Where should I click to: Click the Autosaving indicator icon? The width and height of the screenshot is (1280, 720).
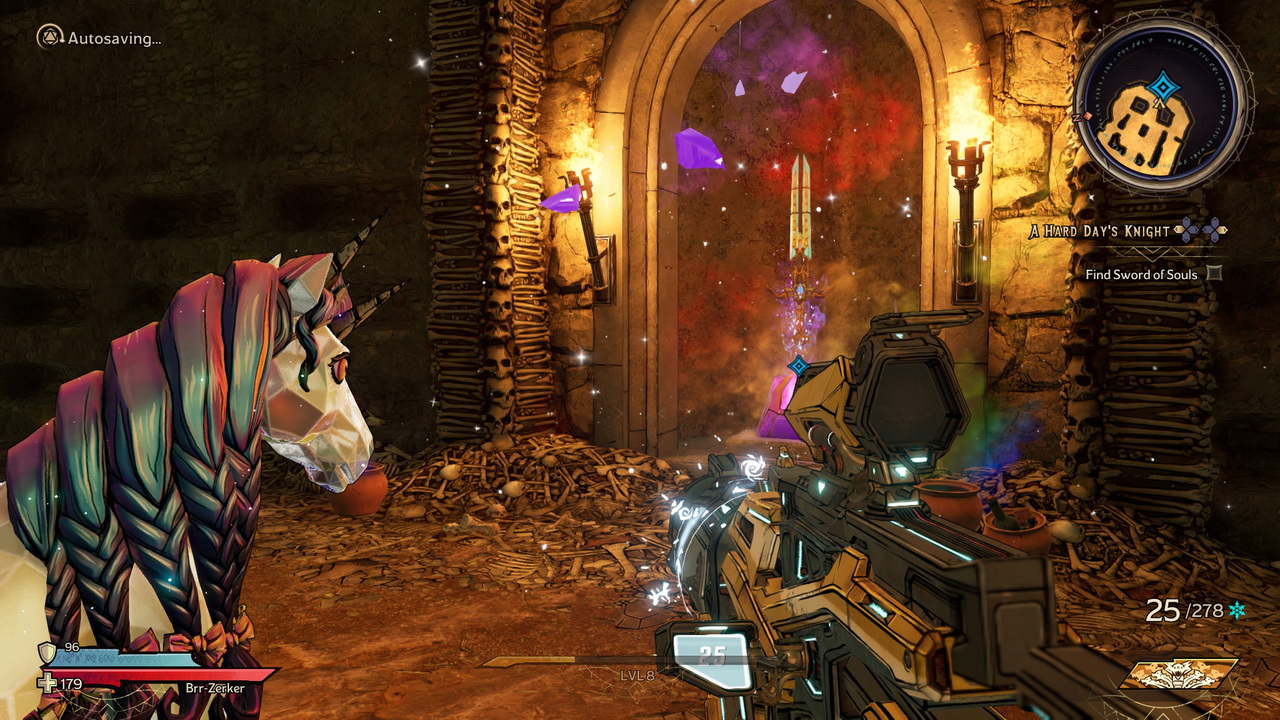click(x=50, y=38)
